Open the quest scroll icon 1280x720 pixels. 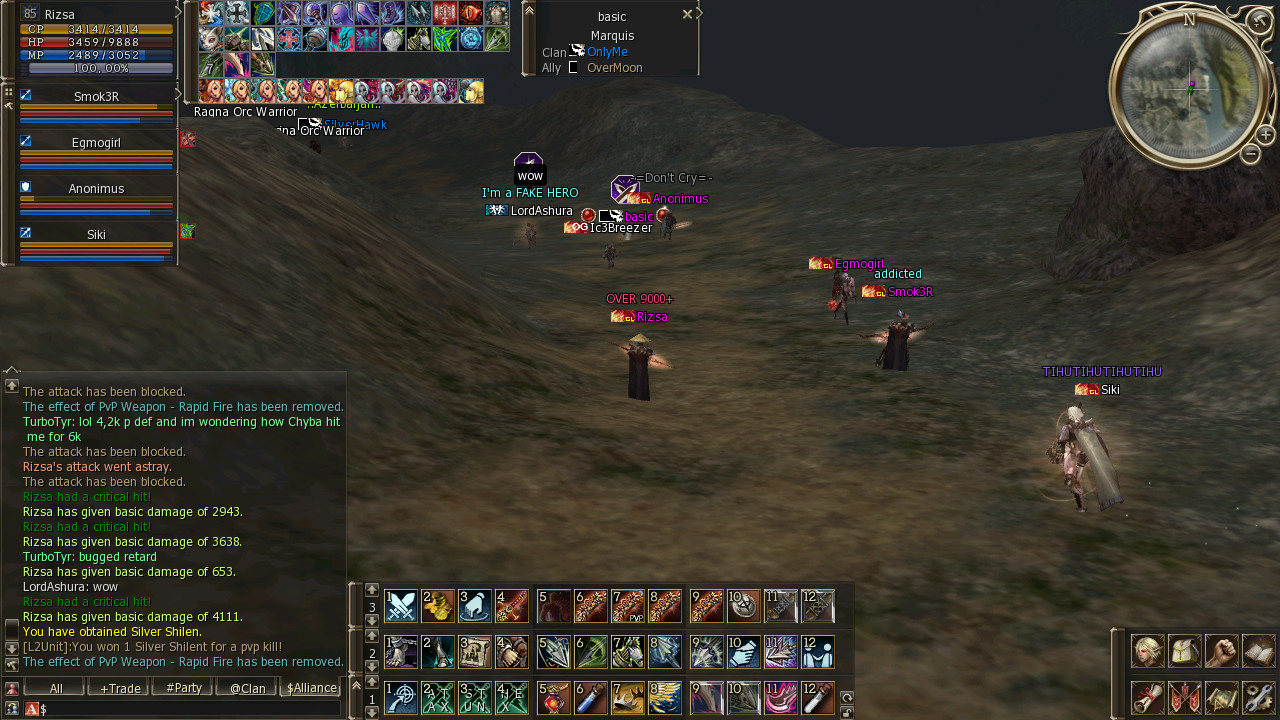click(1147, 697)
